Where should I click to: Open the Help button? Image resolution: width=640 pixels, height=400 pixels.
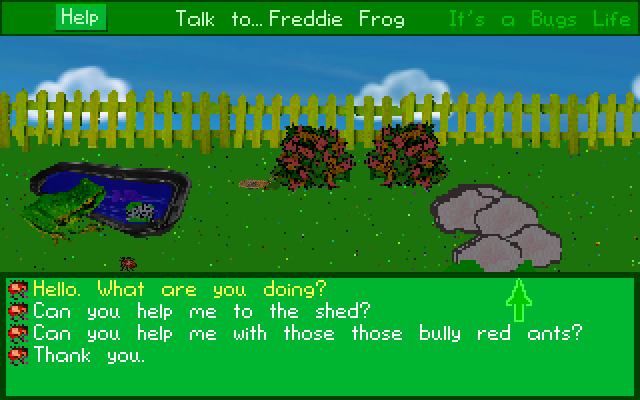pos(81,17)
